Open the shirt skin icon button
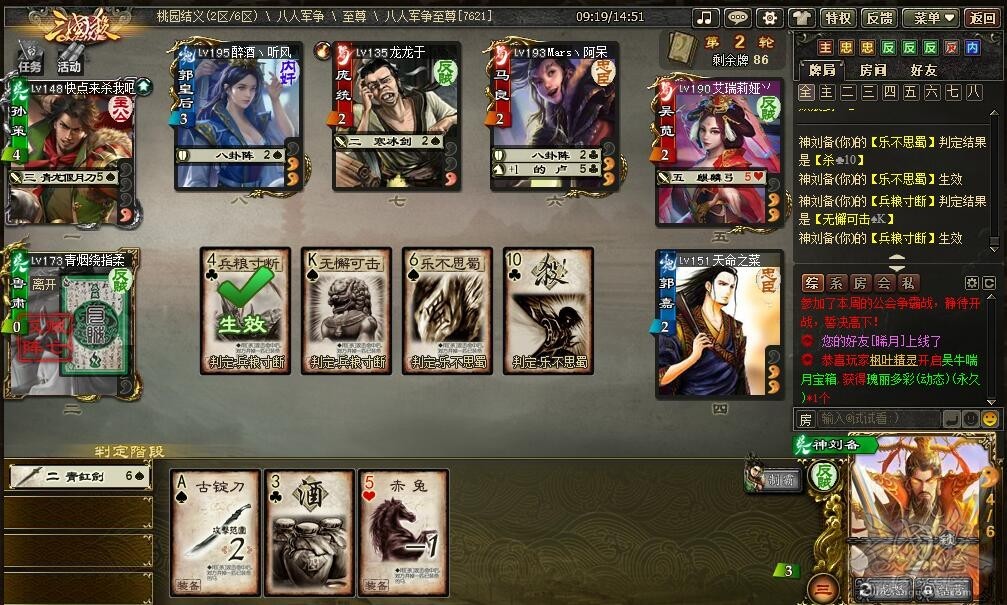1007x605 pixels. pyautogui.click(x=801, y=18)
